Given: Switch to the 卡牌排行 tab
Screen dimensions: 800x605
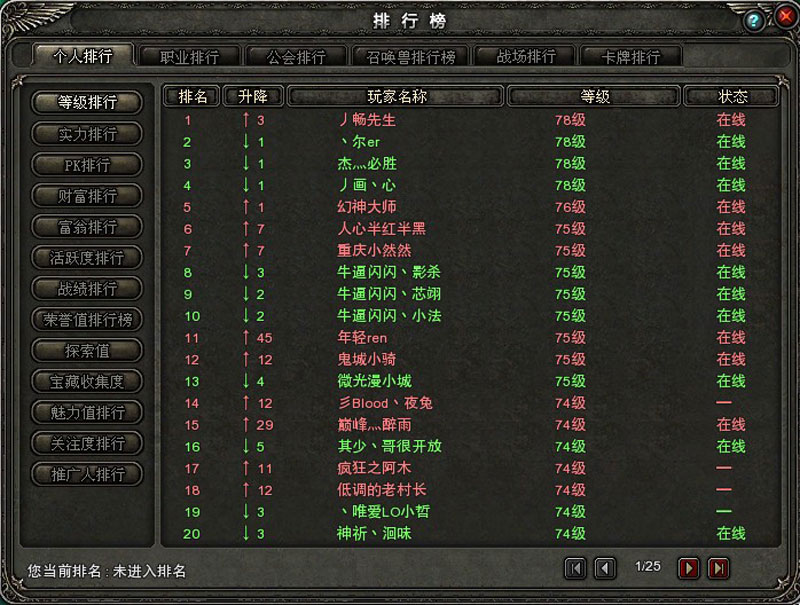Looking at the screenshot, I should (x=631, y=57).
